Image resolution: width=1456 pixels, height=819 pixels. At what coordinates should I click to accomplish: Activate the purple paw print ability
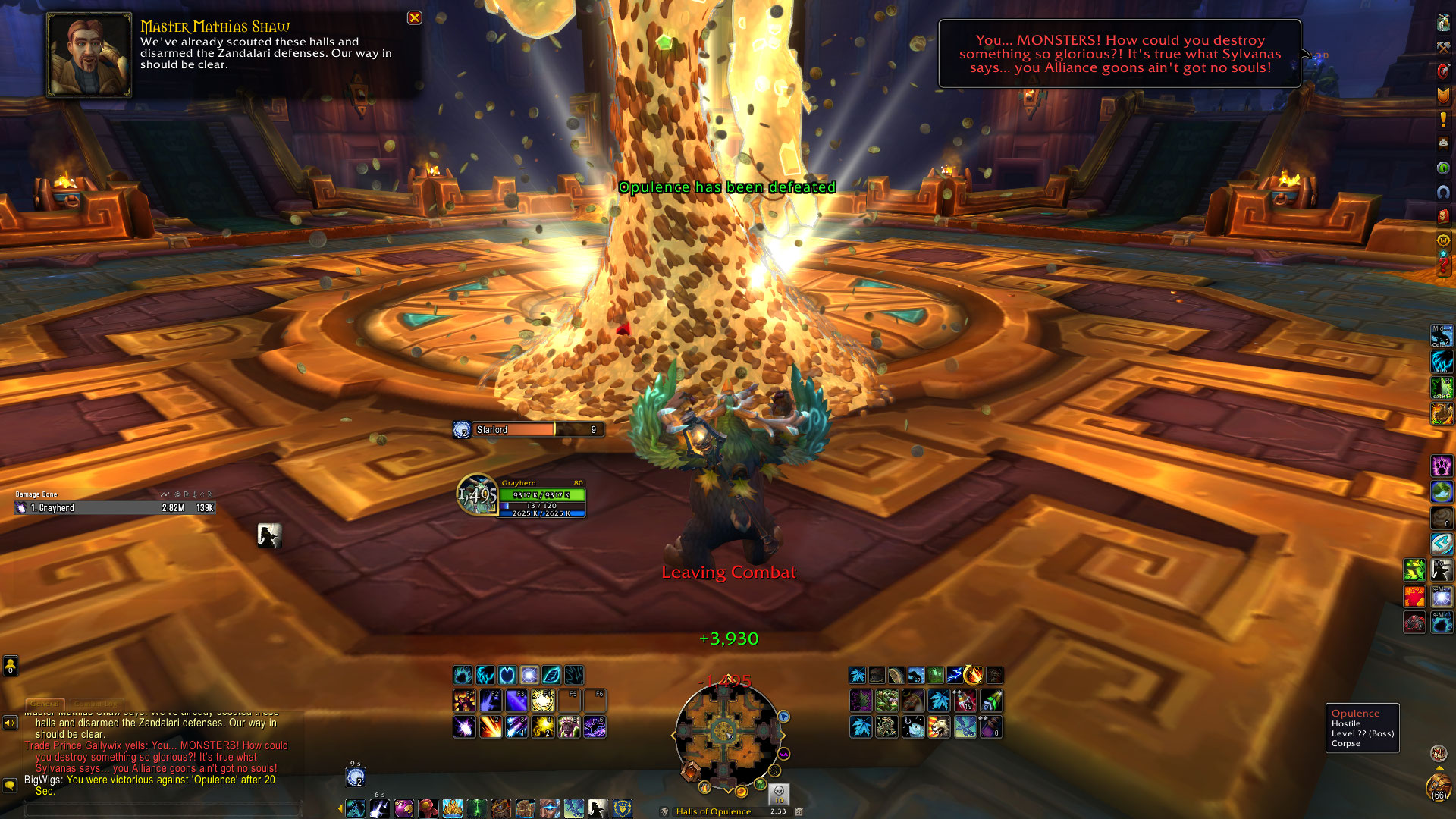coord(1441,465)
